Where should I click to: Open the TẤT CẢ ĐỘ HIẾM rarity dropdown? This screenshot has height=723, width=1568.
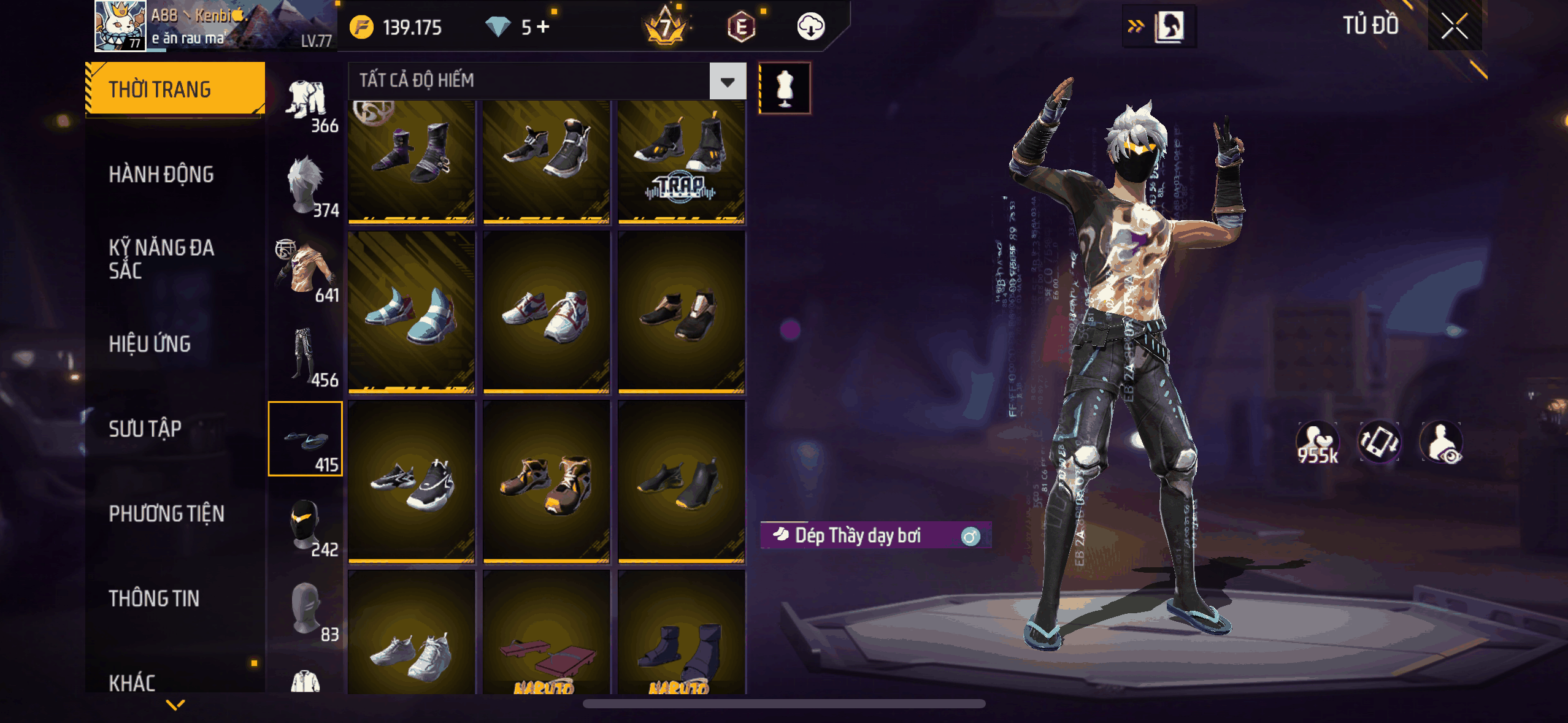pos(728,81)
